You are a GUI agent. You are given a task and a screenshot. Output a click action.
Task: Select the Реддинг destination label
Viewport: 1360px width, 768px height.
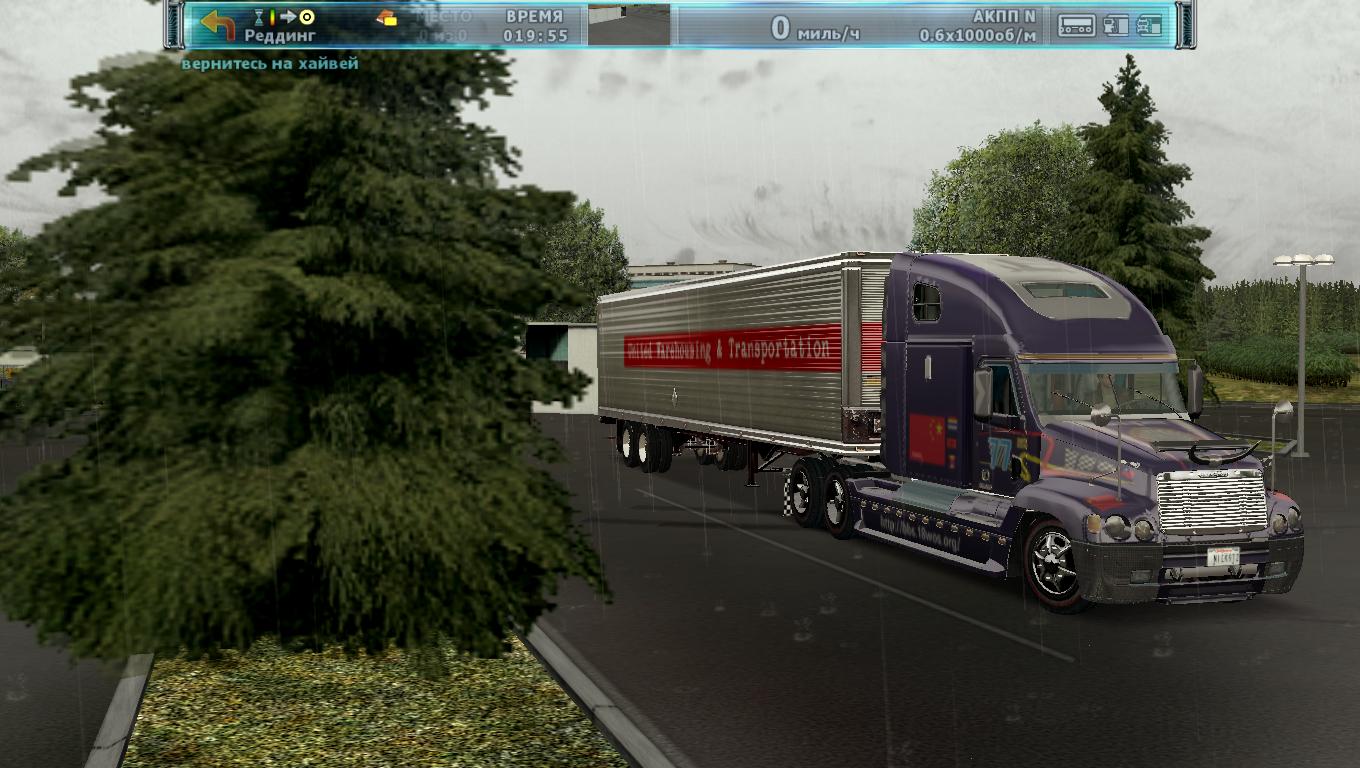(280, 36)
